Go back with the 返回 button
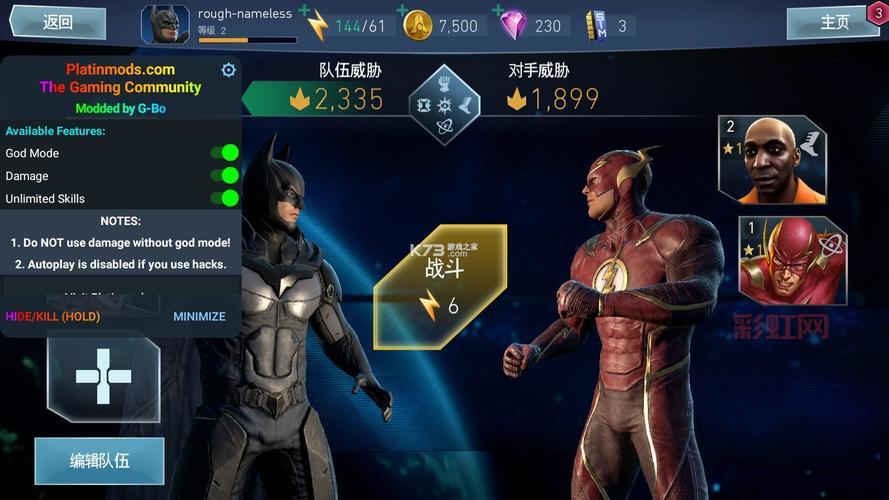Image resolution: width=889 pixels, height=500 pixels. pyautogui.click(x=56, y=23)
